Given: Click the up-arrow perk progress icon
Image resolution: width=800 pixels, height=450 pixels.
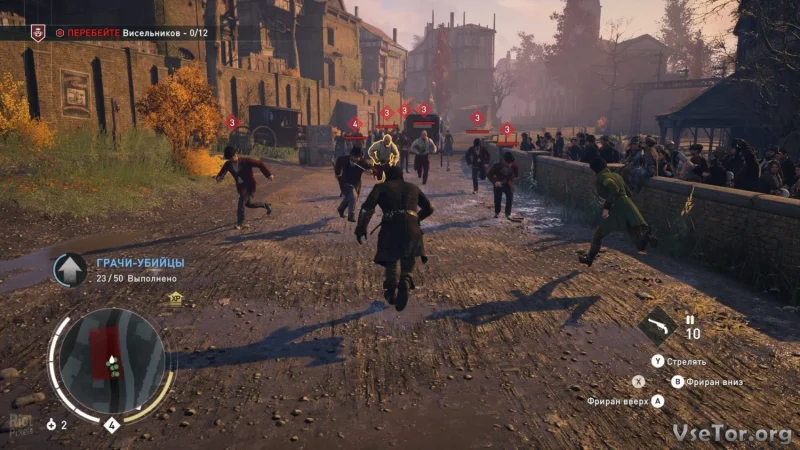Looking at the screenshot, I should (x=70, y=270).
